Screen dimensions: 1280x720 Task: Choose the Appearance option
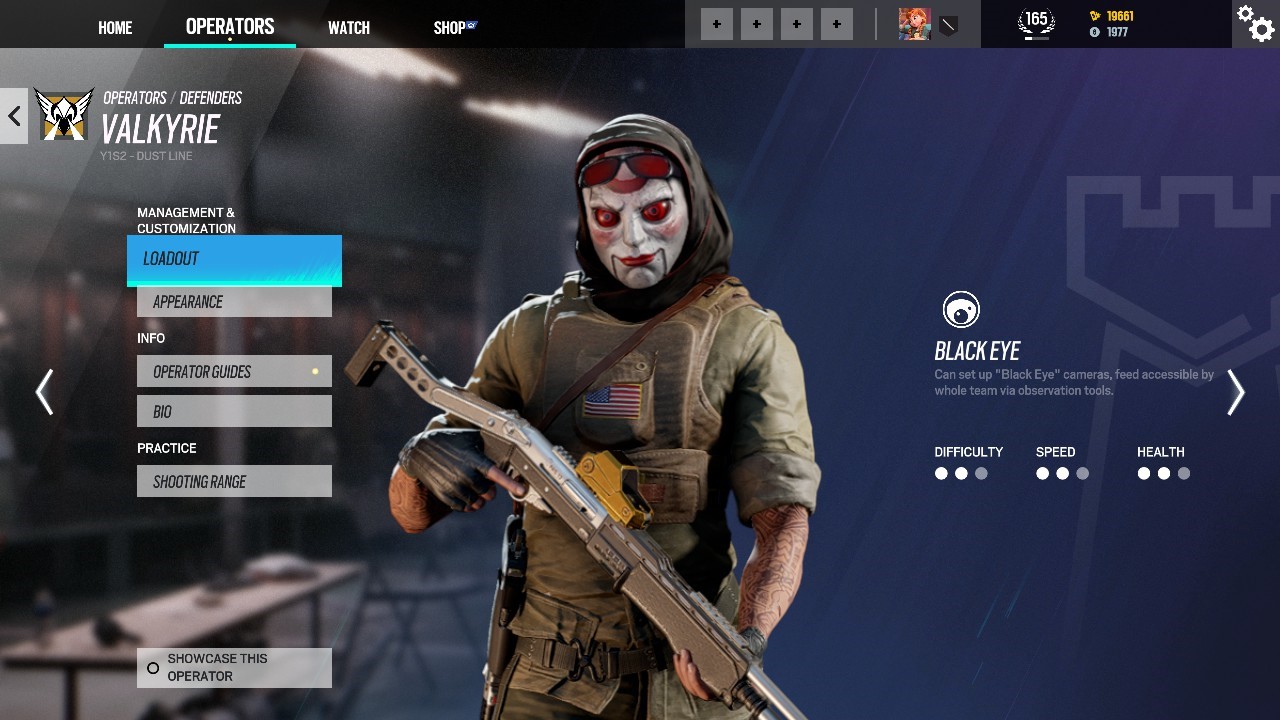pos(234,302)
